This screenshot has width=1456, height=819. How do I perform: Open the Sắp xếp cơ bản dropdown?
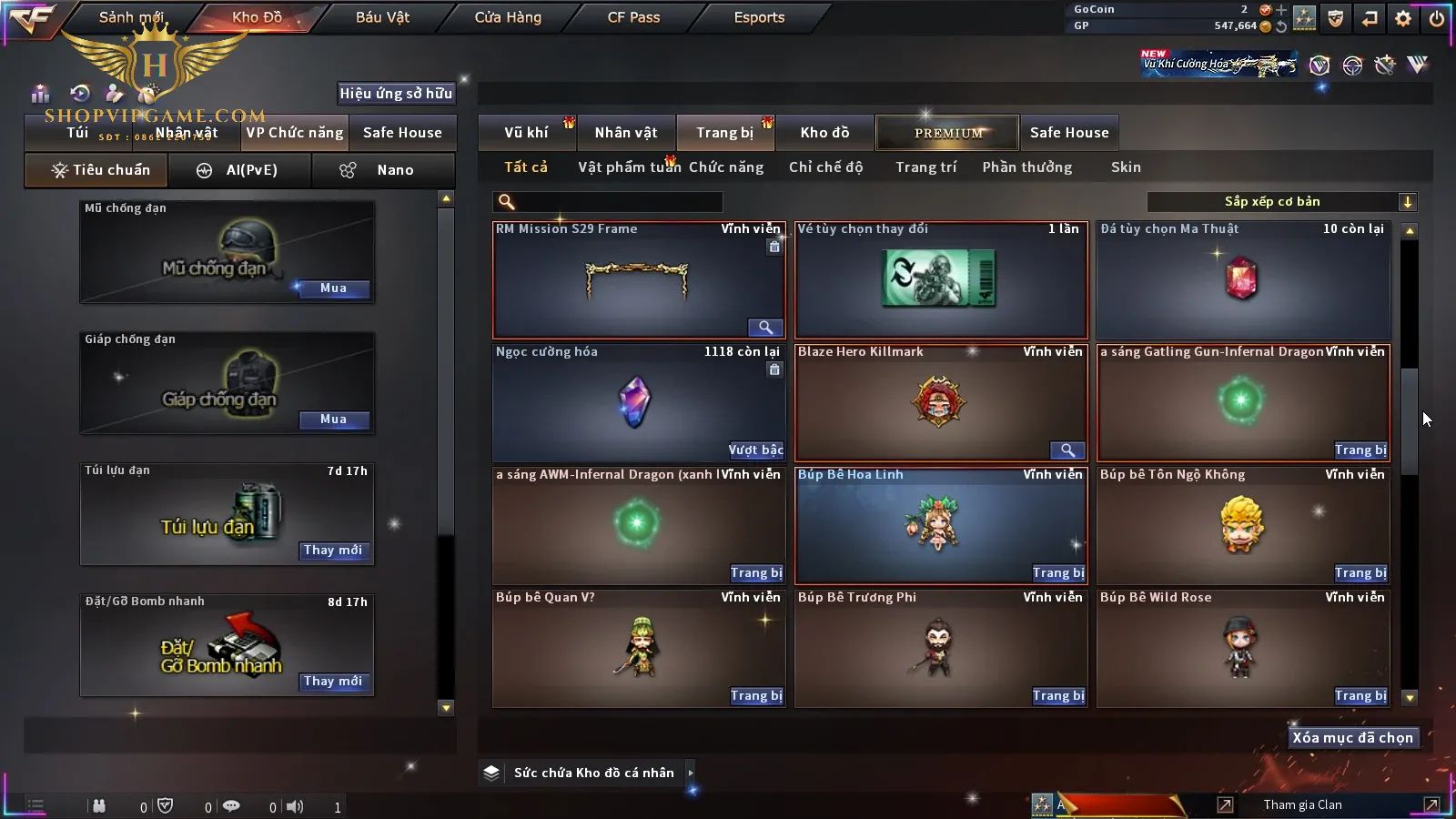(1281, 202)
